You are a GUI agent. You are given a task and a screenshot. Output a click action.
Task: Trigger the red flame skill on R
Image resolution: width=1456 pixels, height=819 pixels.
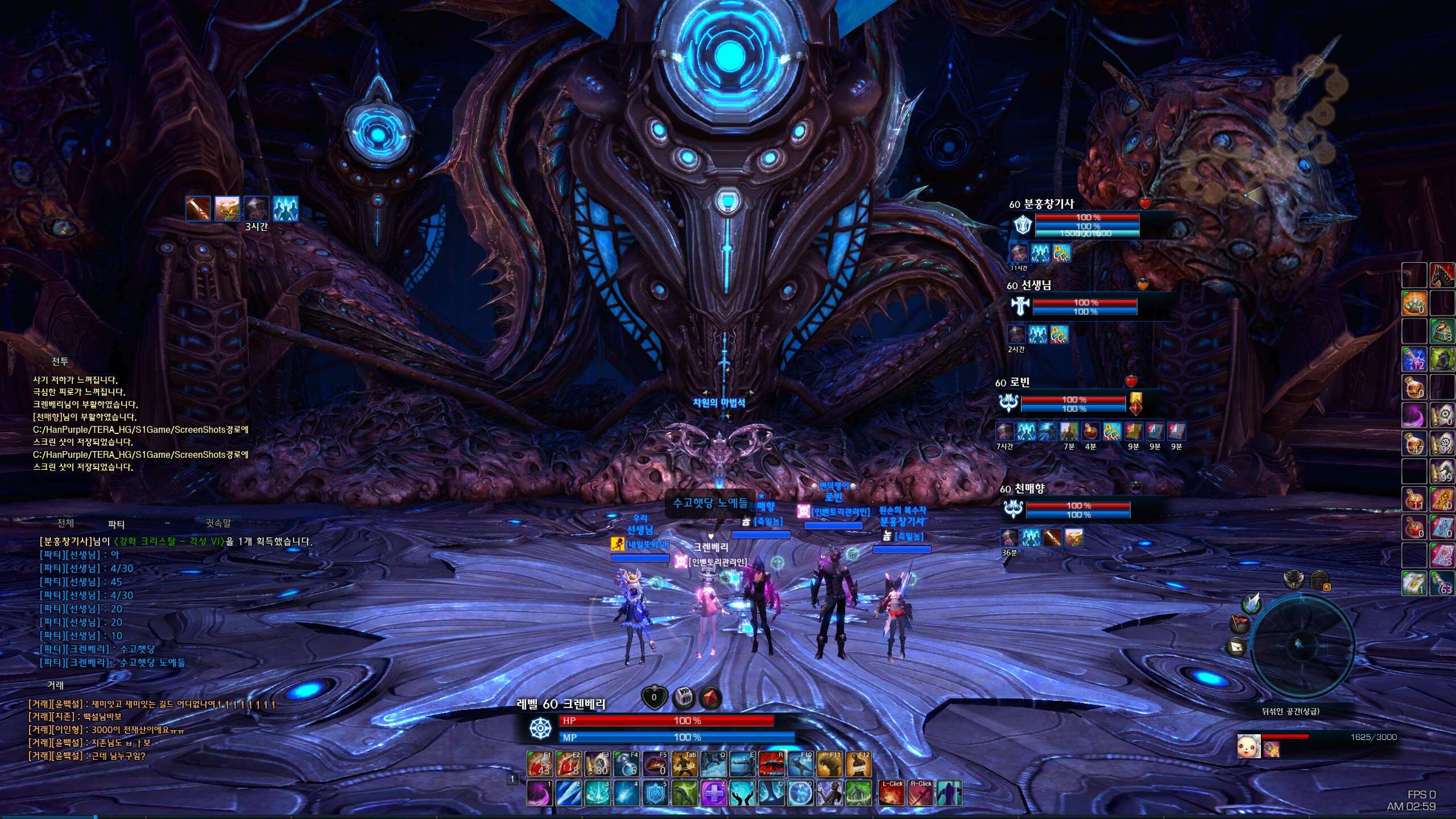click(x=772, y=764)
